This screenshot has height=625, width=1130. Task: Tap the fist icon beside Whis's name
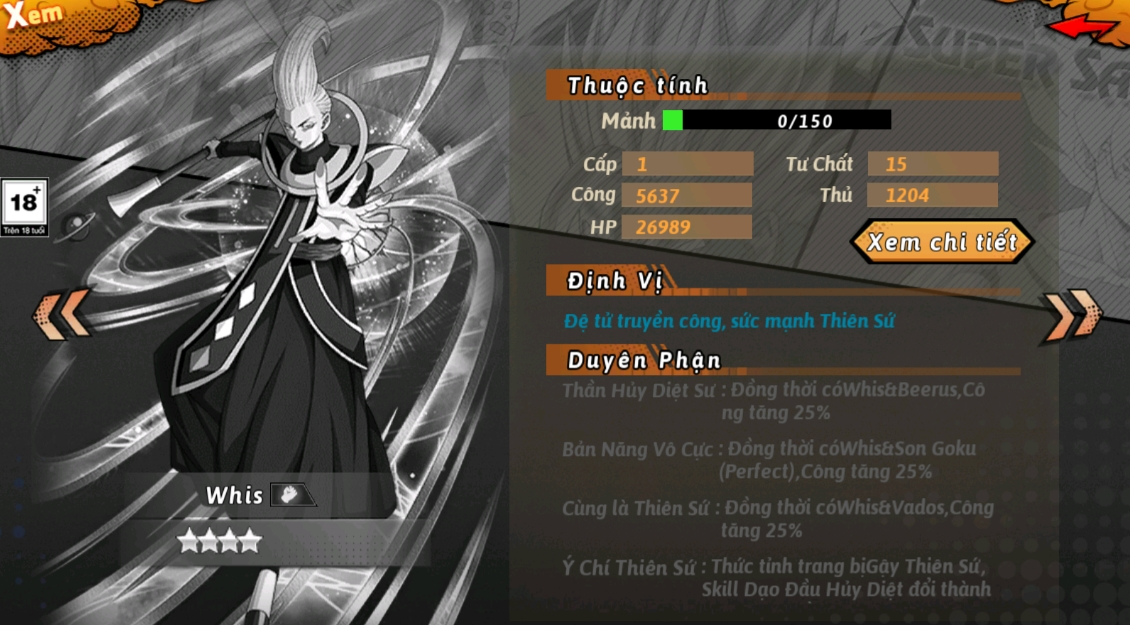point(292,495)
